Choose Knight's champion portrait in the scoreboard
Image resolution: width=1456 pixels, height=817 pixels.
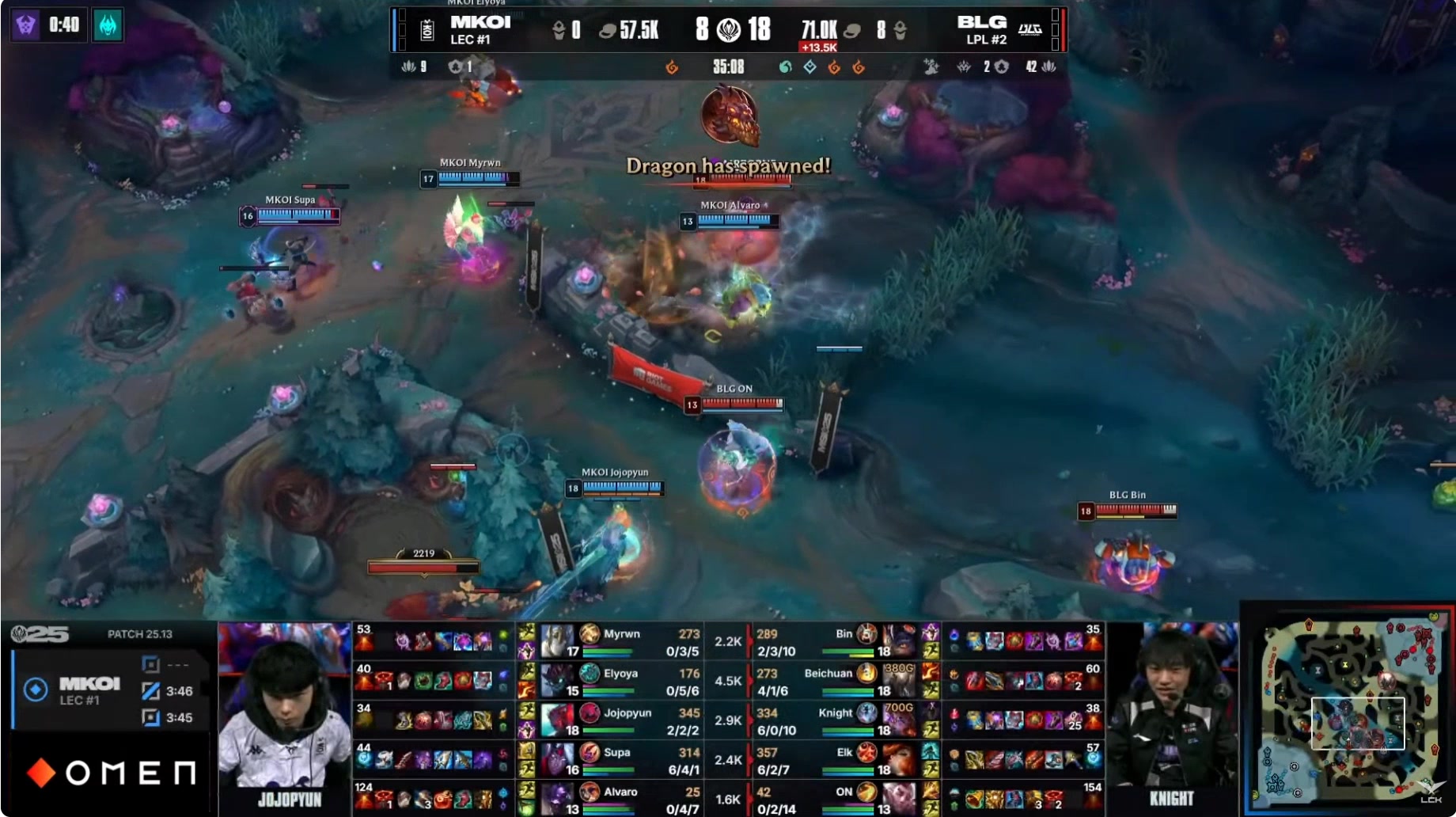897,720
